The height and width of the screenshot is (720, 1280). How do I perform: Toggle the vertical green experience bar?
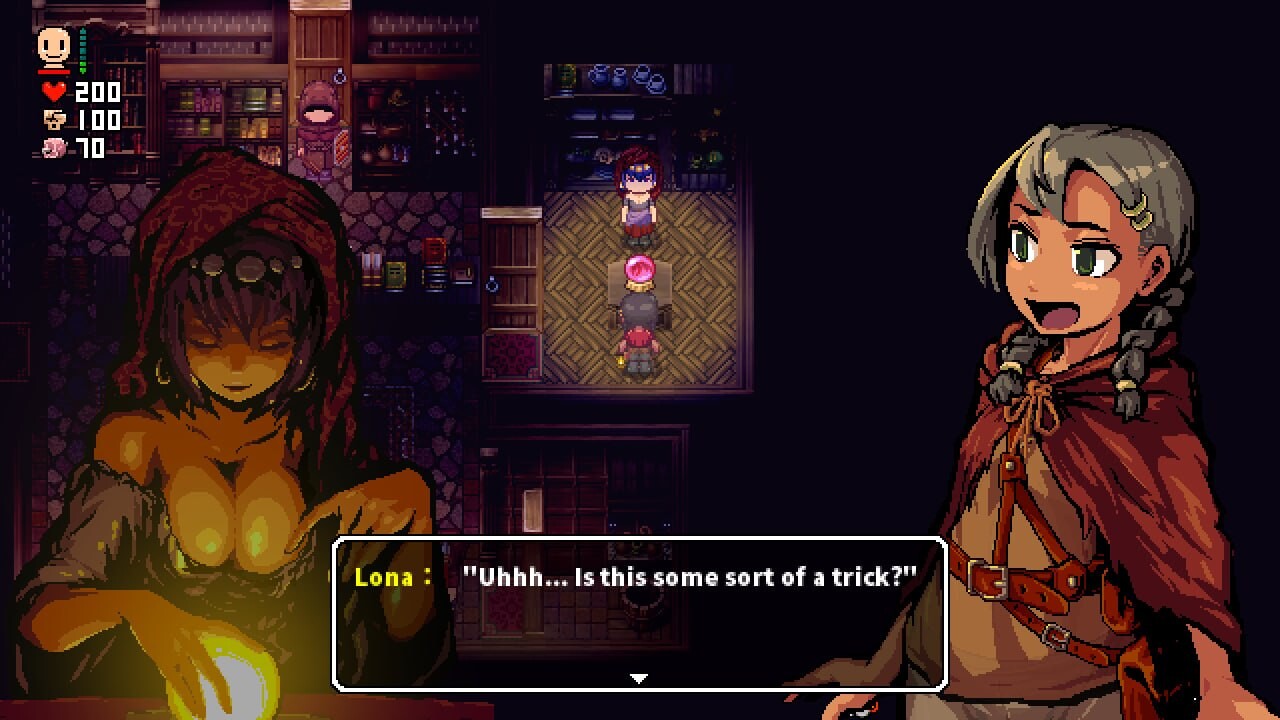82,50
